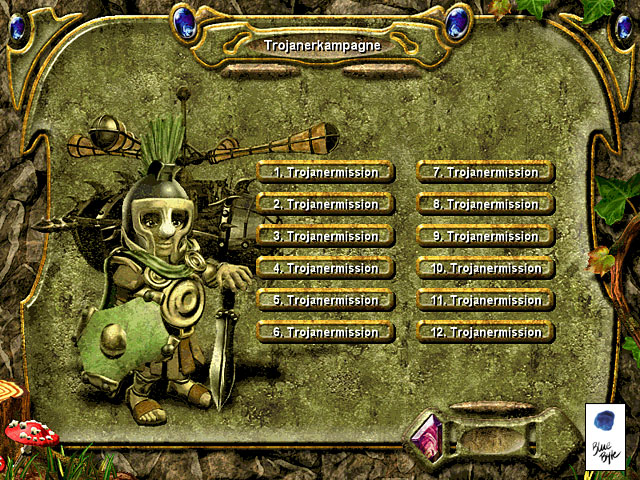Start the 1. Trojanermission
The width and height of the screenshot is (640, 480).
coord(325,172)
